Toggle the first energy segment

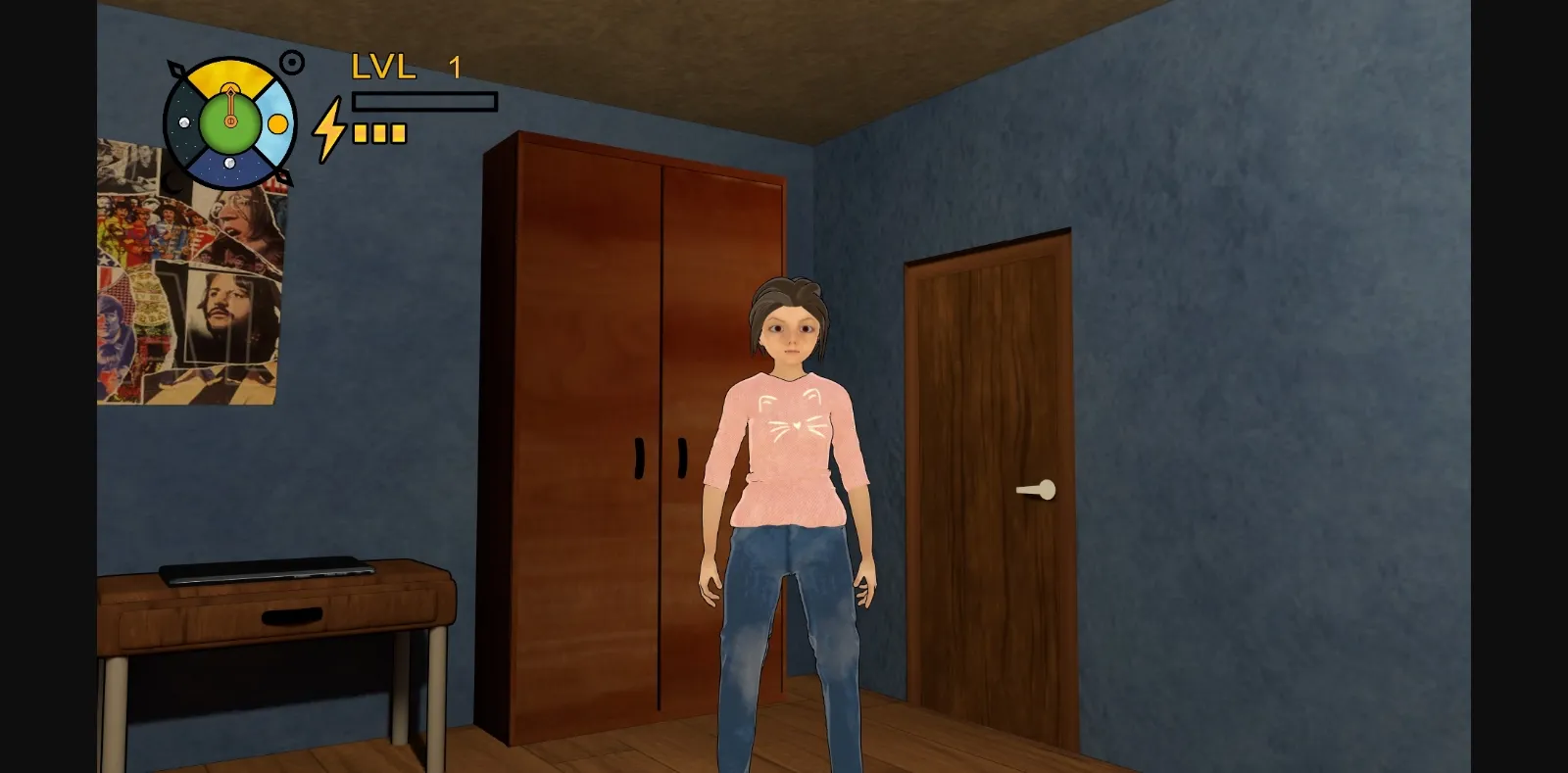point(361,134)
